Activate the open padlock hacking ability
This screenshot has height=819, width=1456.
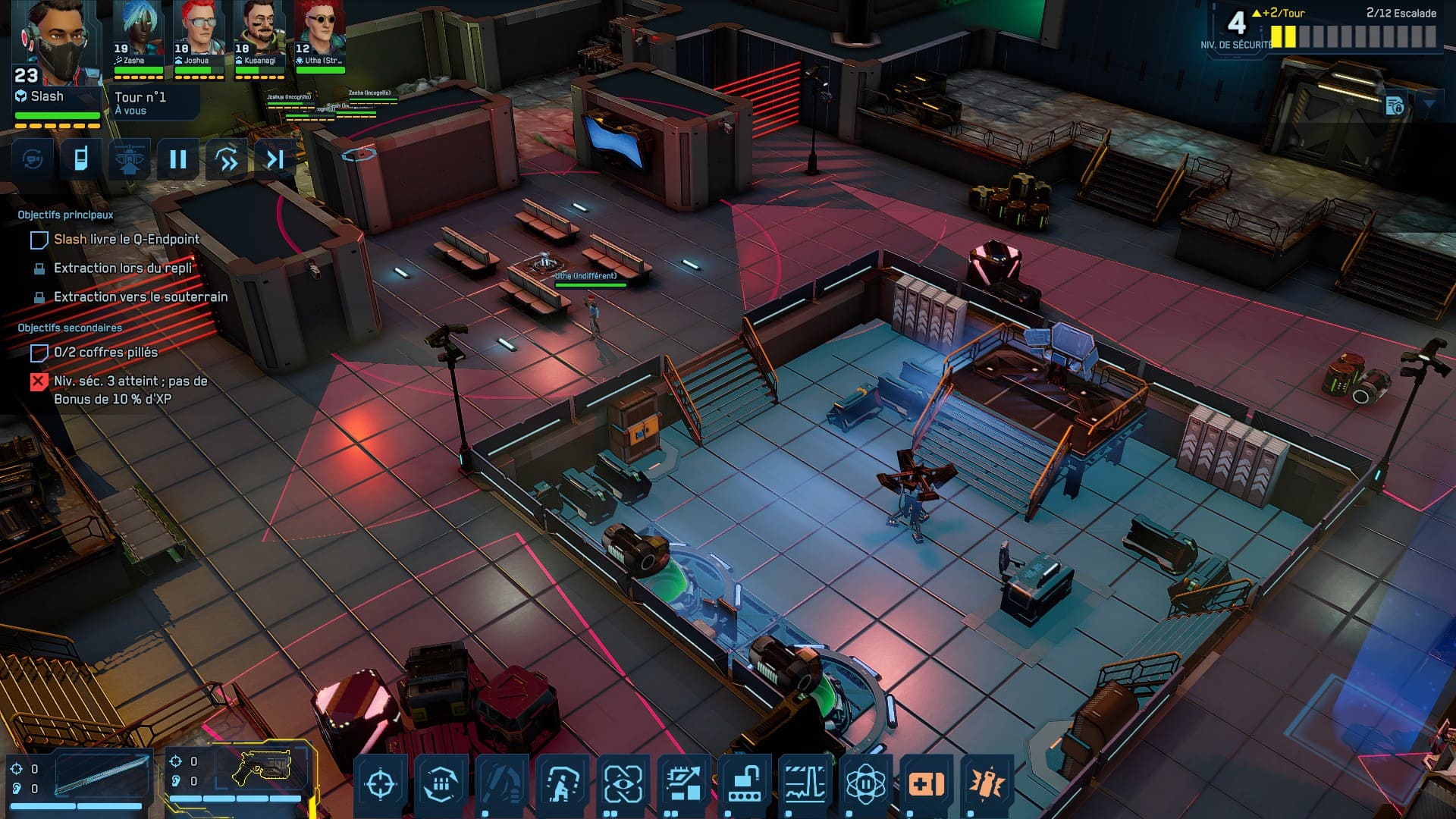tap(744, 783)
